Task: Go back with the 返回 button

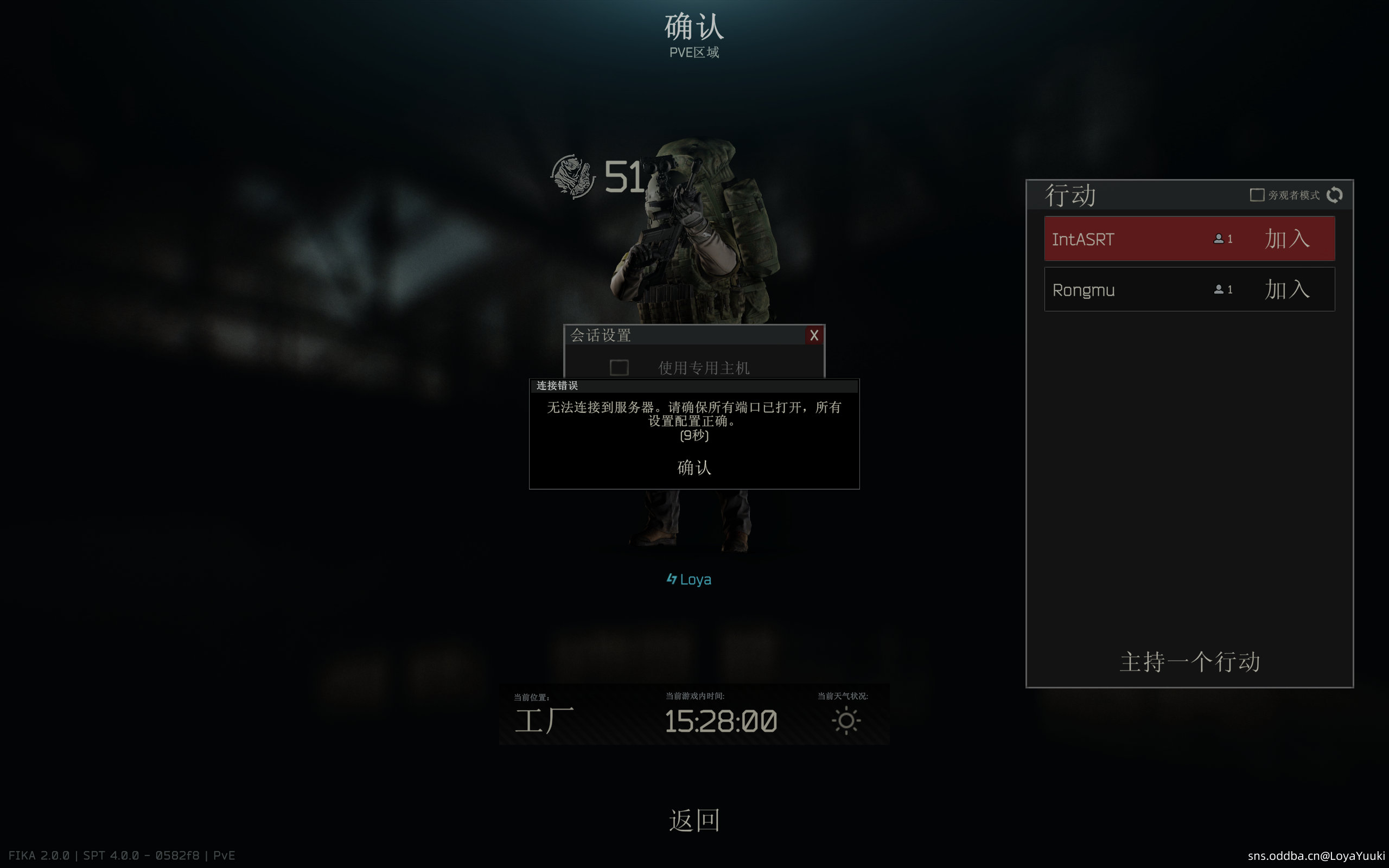Action: pyautogui.click(x=694, y=820)
